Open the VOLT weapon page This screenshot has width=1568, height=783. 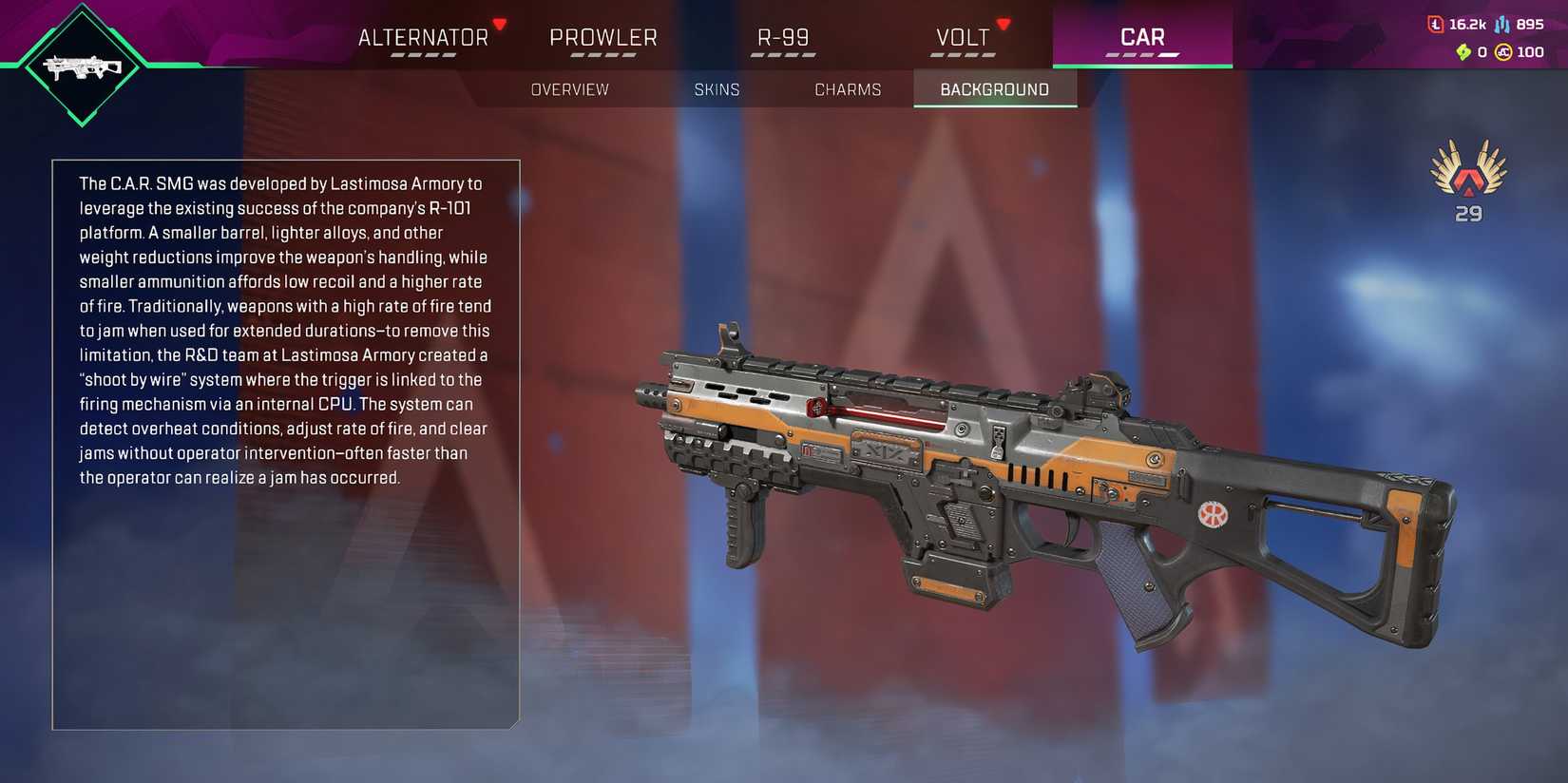coord(963,37)
